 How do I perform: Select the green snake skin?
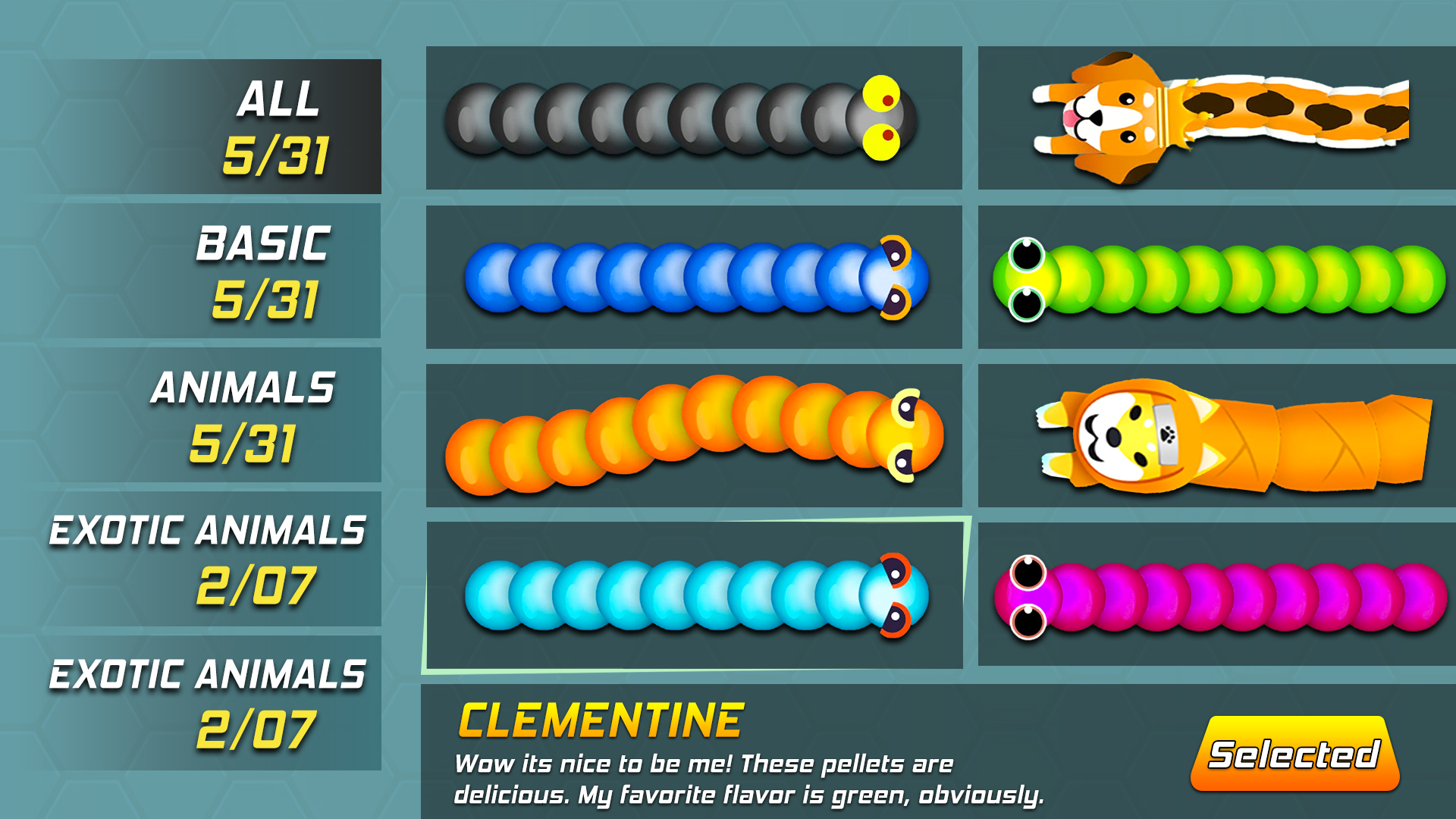(x=1213, y=277)
